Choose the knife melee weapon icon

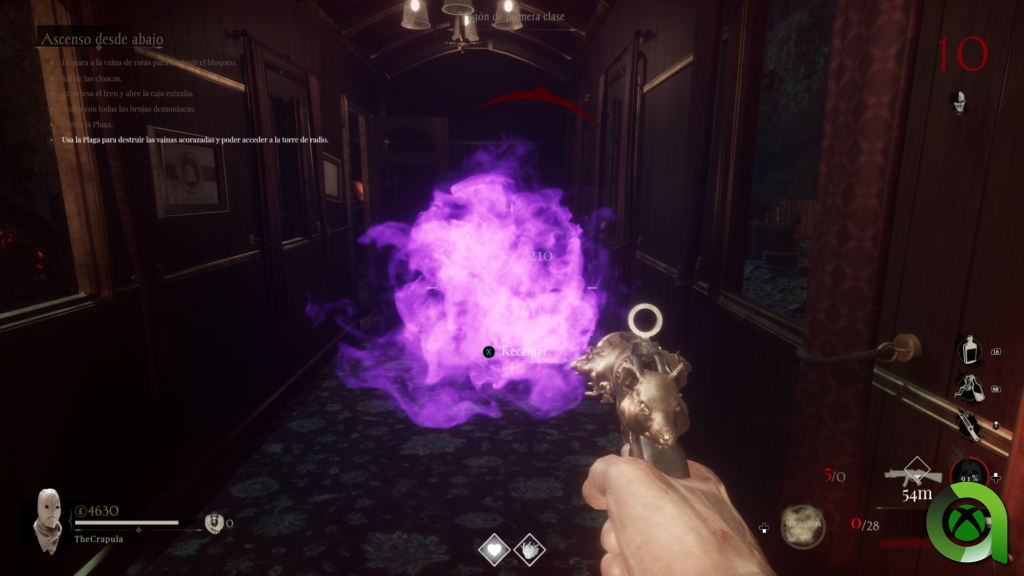(x=968, y=423)
